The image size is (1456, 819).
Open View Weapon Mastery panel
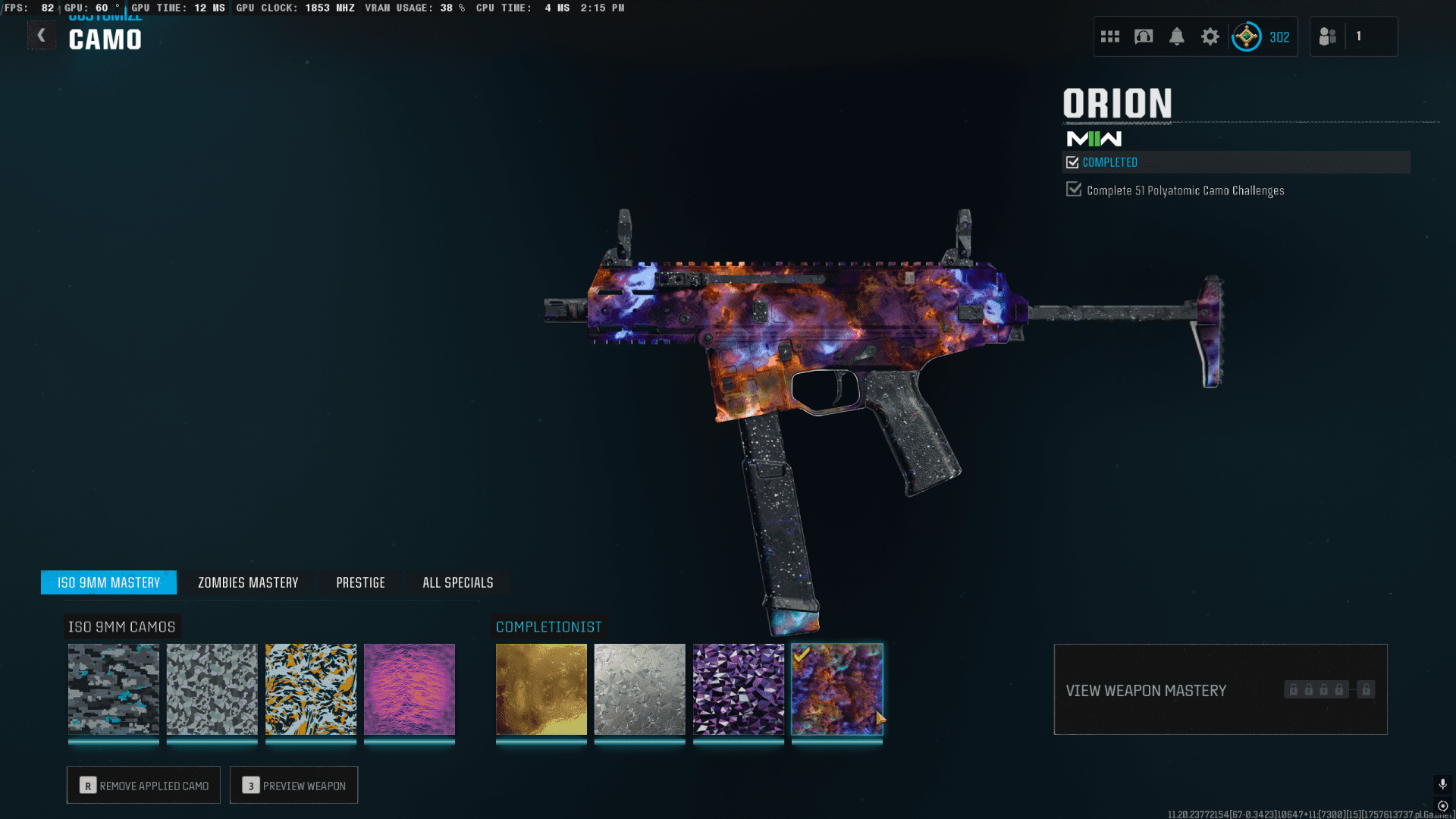1220,689
